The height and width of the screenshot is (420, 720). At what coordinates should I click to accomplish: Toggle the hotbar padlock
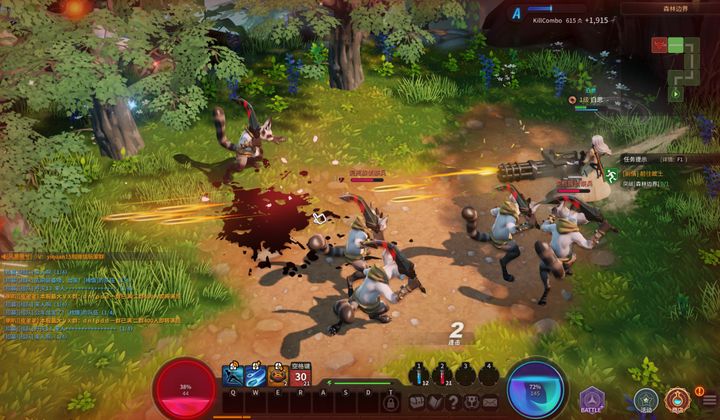[x=391, y=402]
